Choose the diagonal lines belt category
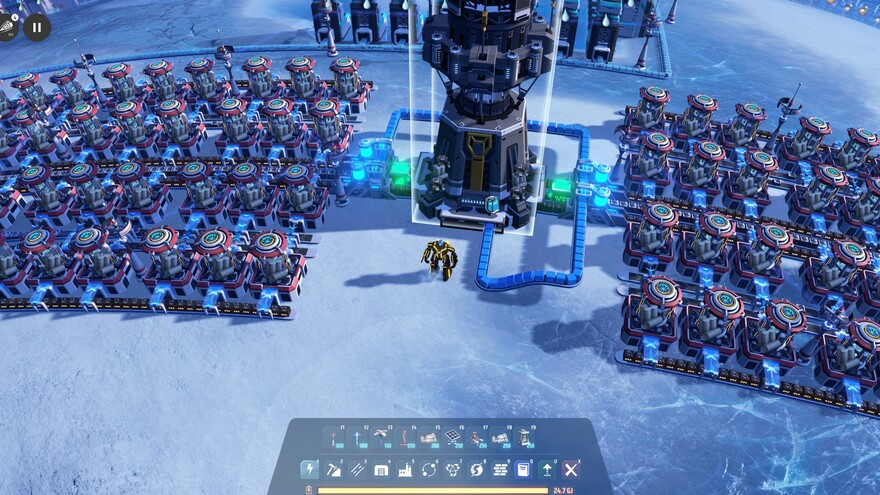Viewport: 880px width, 495px height. pos(358,469)
